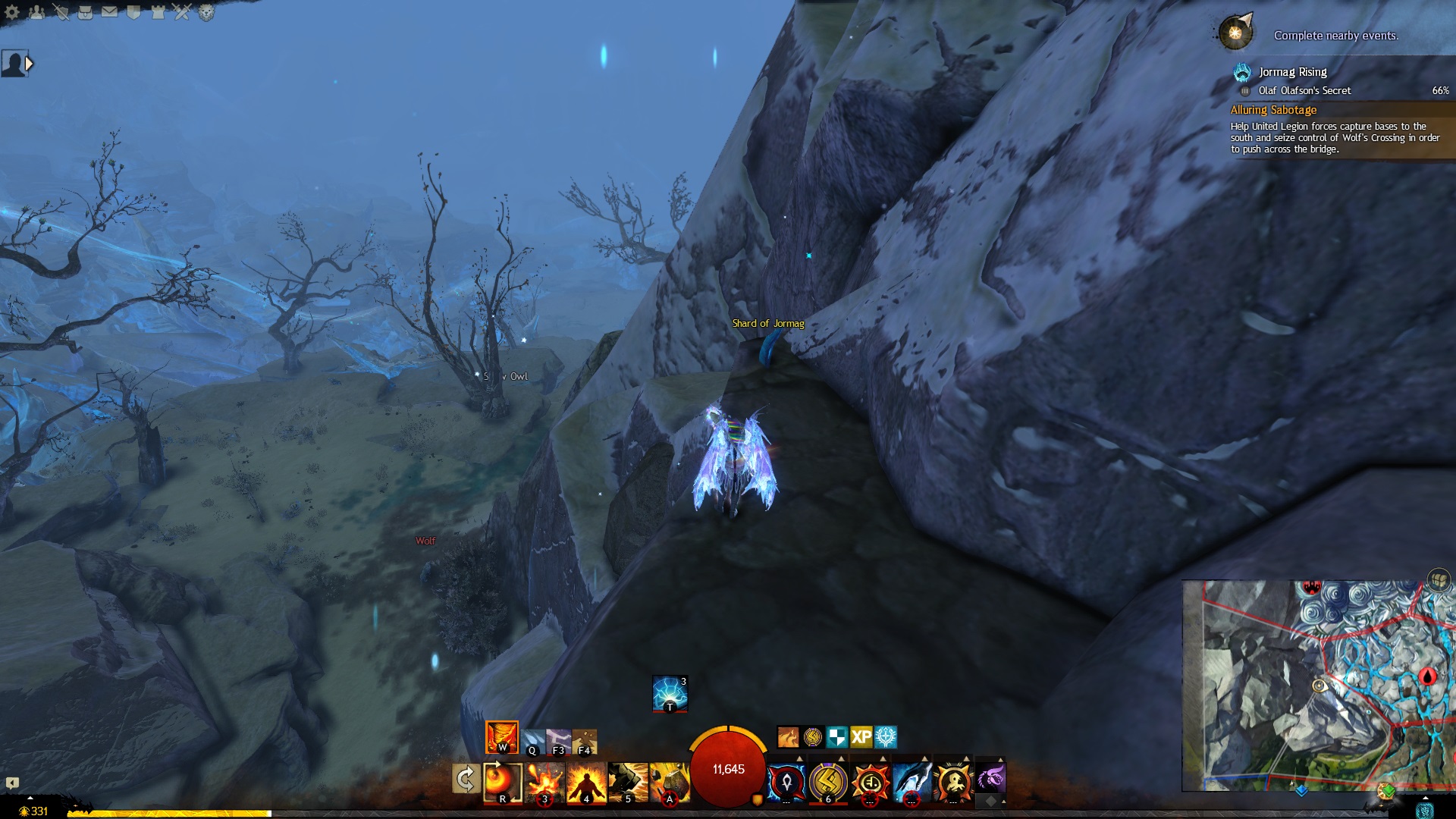
Task: Open the hero panel sword-and-shield icon
Action: [61, 11]
